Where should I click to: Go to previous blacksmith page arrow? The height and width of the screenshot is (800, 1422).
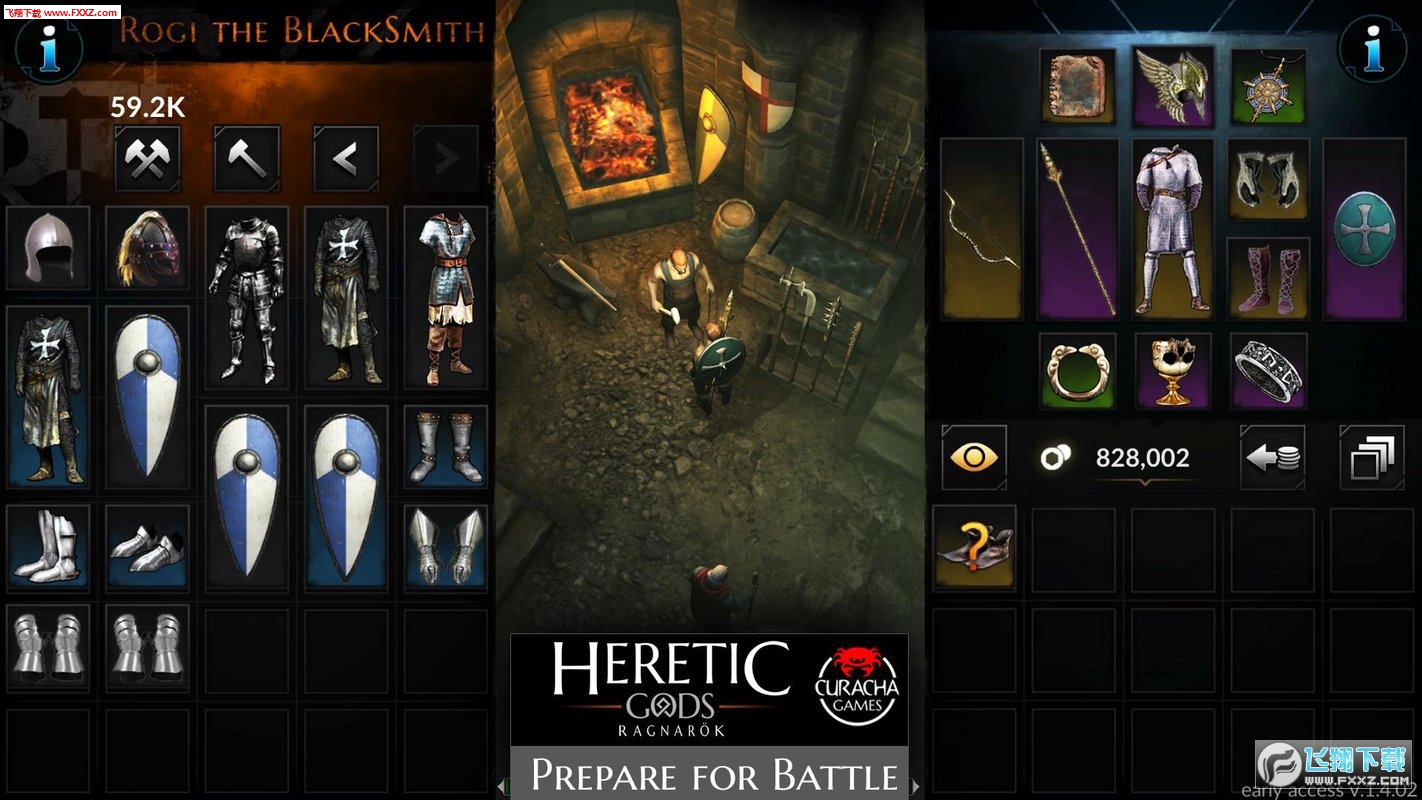click(x=346, y=157)
